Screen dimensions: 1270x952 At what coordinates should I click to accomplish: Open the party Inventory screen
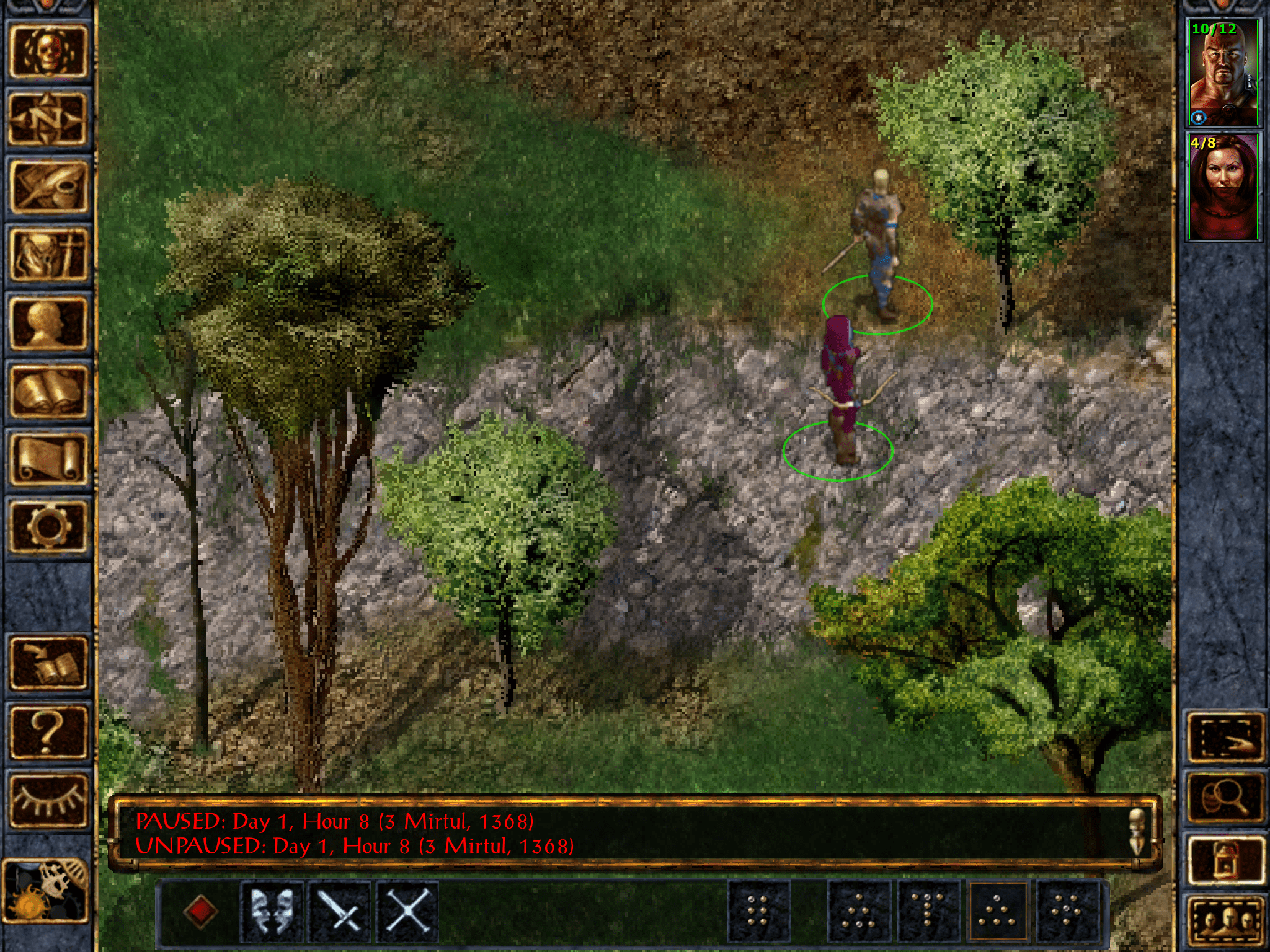pos(50,255)
